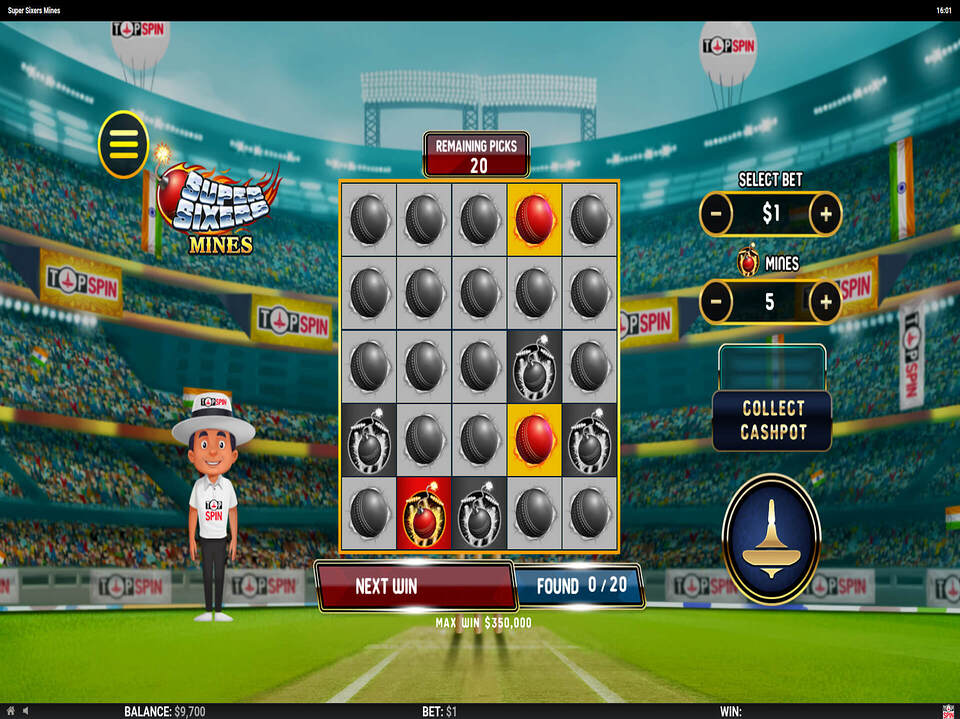Increase the bet amount with plus
Image resolution: width=960 pixels, height=719 pixels.
(825, 214)
